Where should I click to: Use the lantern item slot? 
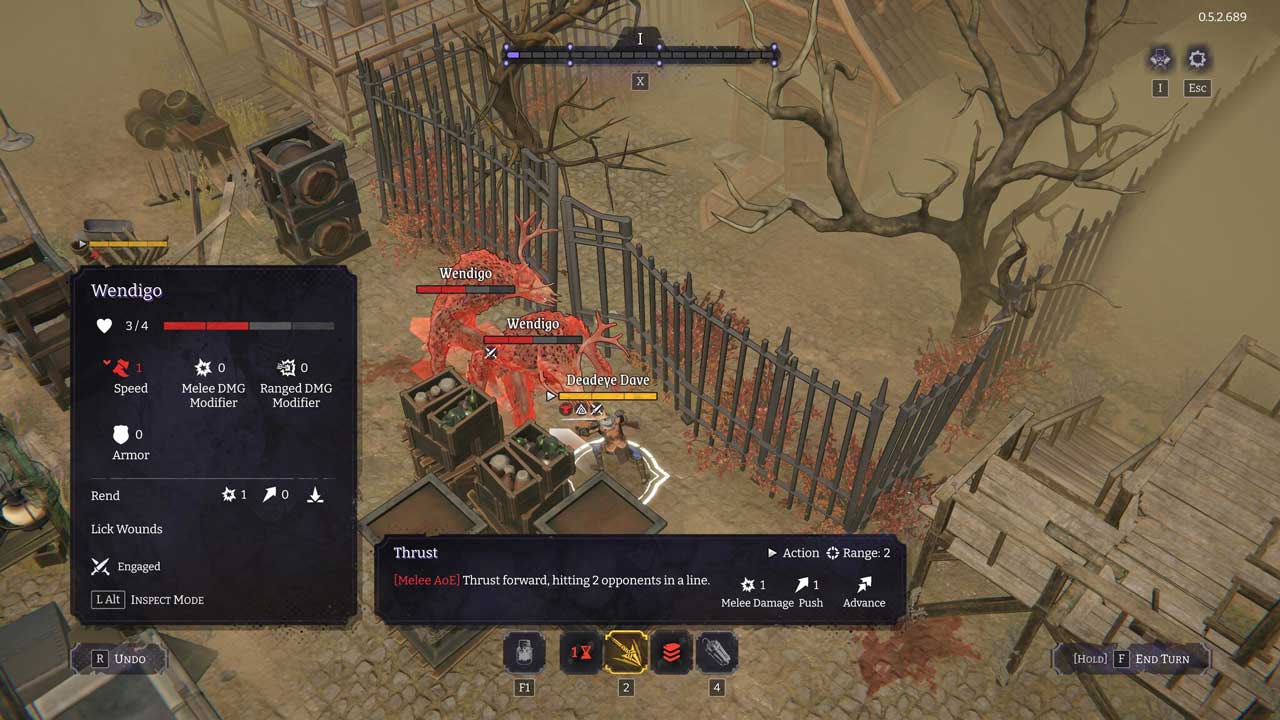(x=524, y=653)
